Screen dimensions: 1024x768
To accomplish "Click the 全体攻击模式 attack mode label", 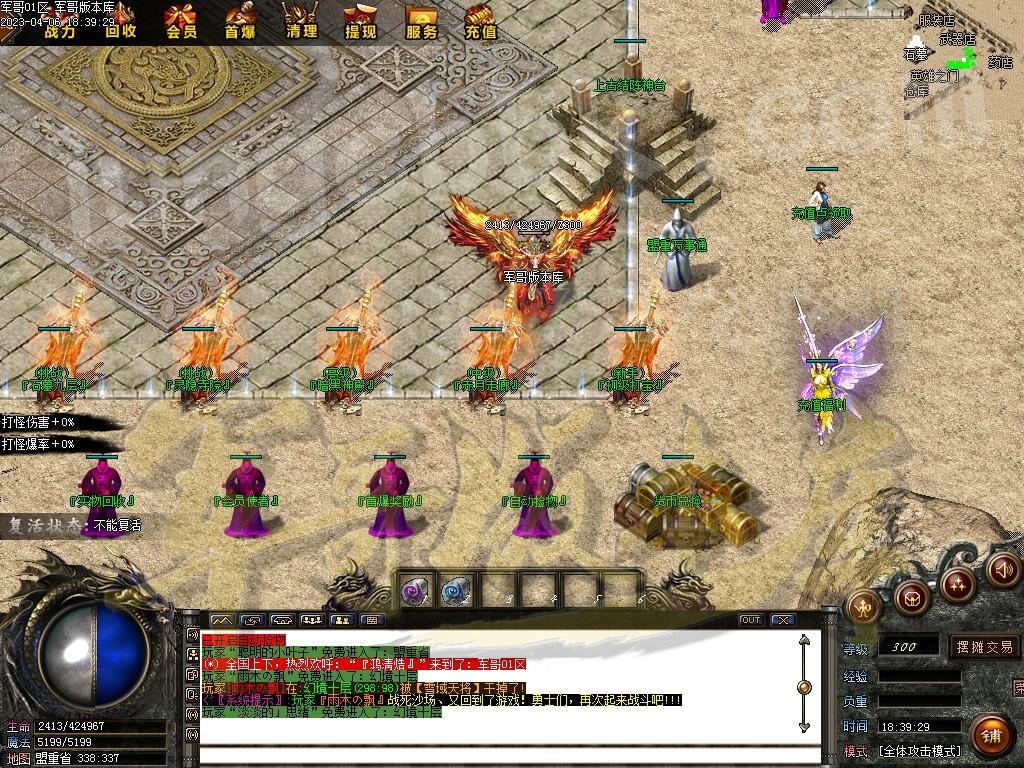I will 919,750.
